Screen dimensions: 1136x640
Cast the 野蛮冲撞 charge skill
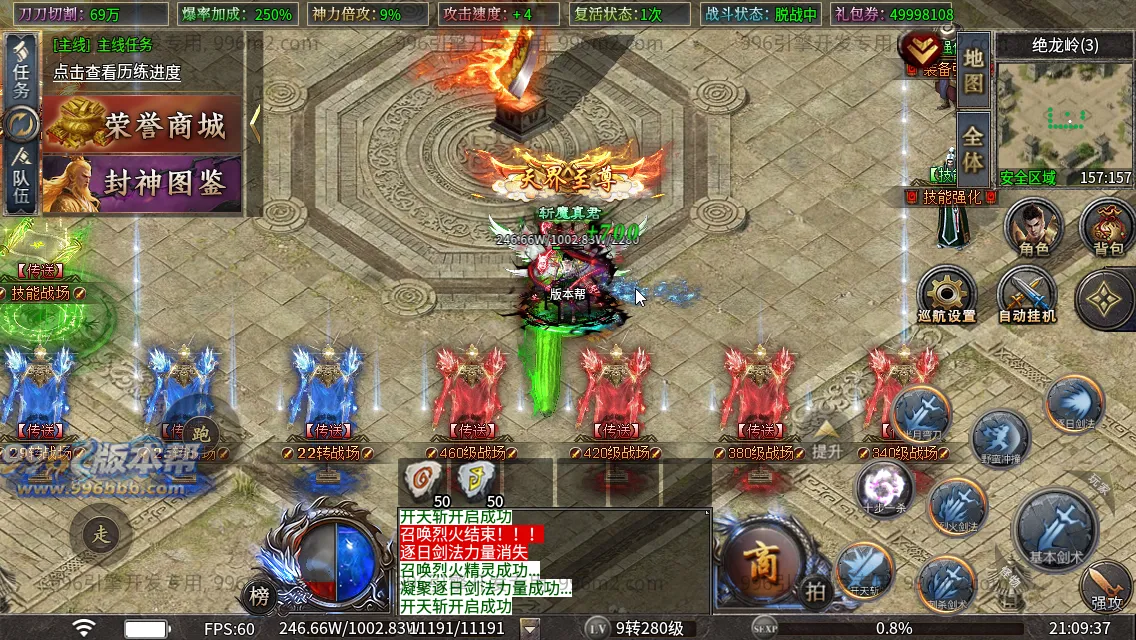tap(1000, 440)
